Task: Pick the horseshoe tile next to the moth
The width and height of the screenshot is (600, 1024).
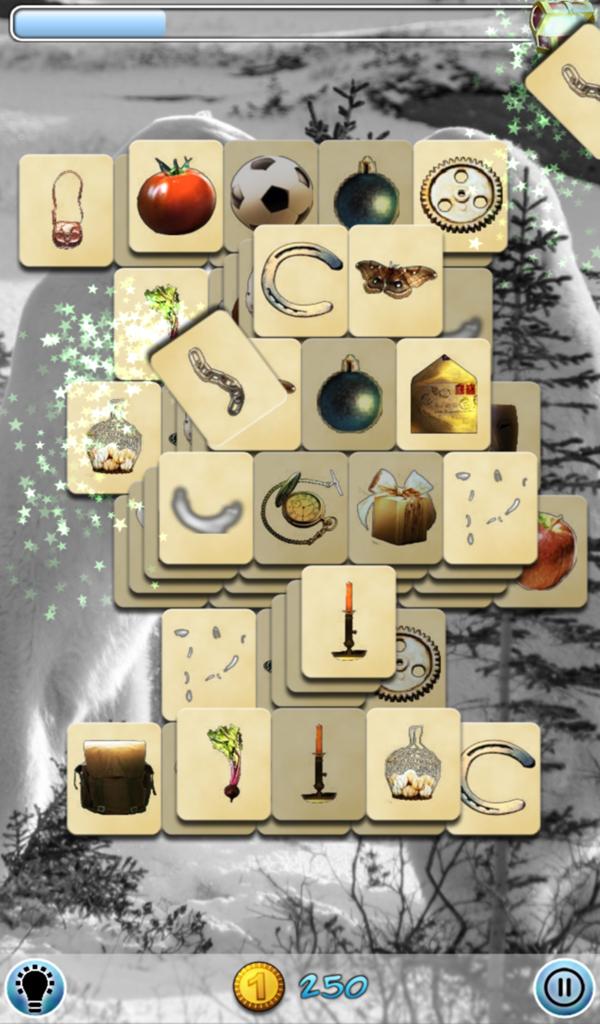Action: tap(300, 279)
